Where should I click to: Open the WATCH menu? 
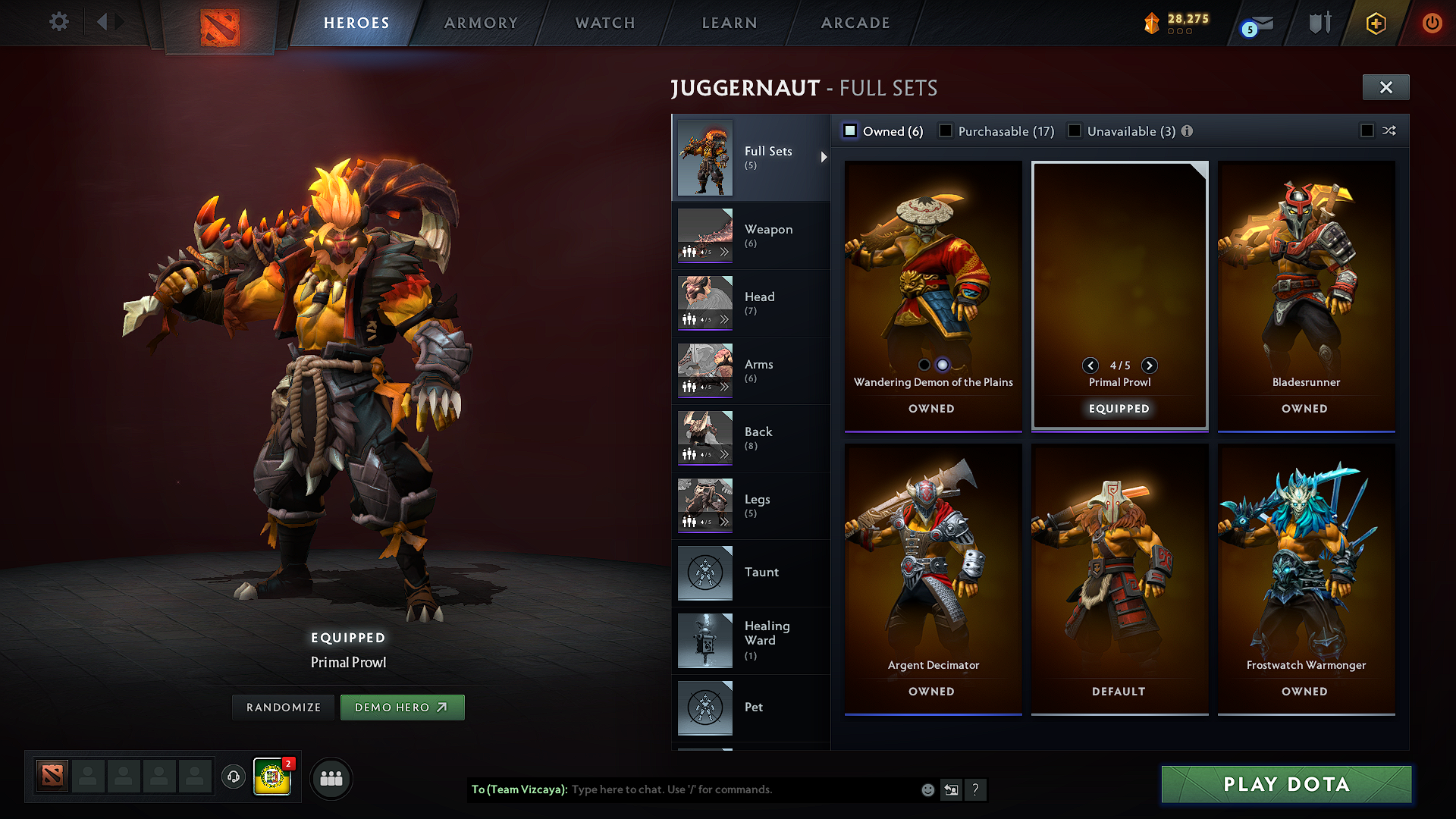[x=604, y=23]
